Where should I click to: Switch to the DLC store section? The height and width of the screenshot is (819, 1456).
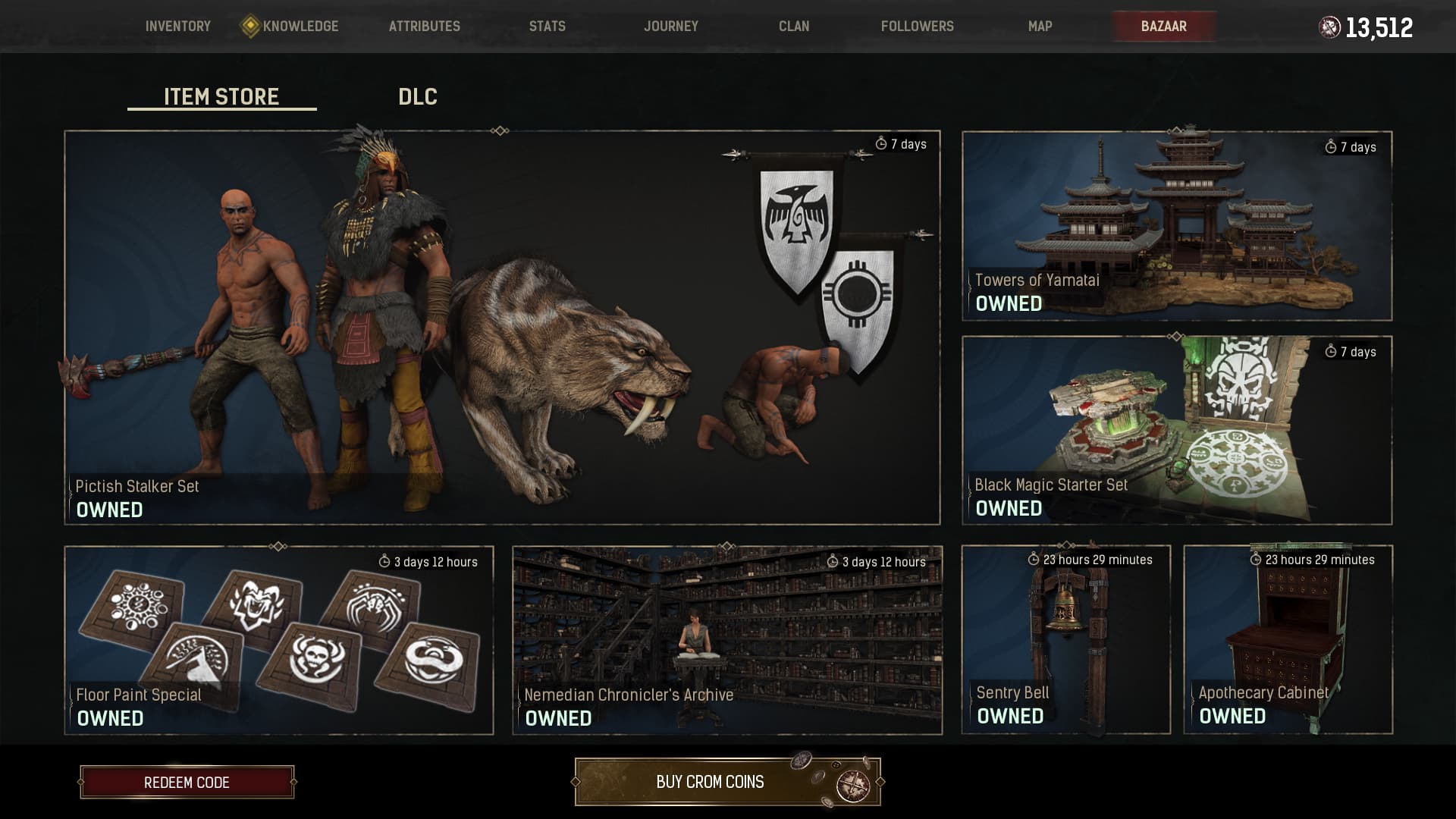click(x=418, y=97)
